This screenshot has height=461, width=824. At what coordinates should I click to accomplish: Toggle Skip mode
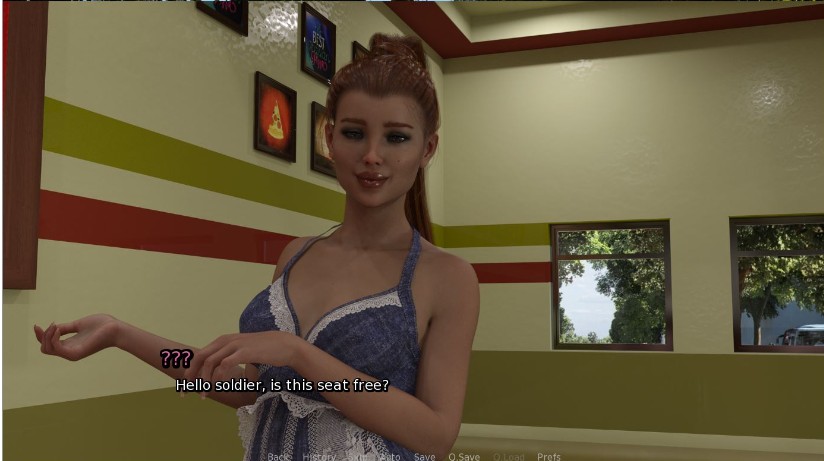coord(357,457)
